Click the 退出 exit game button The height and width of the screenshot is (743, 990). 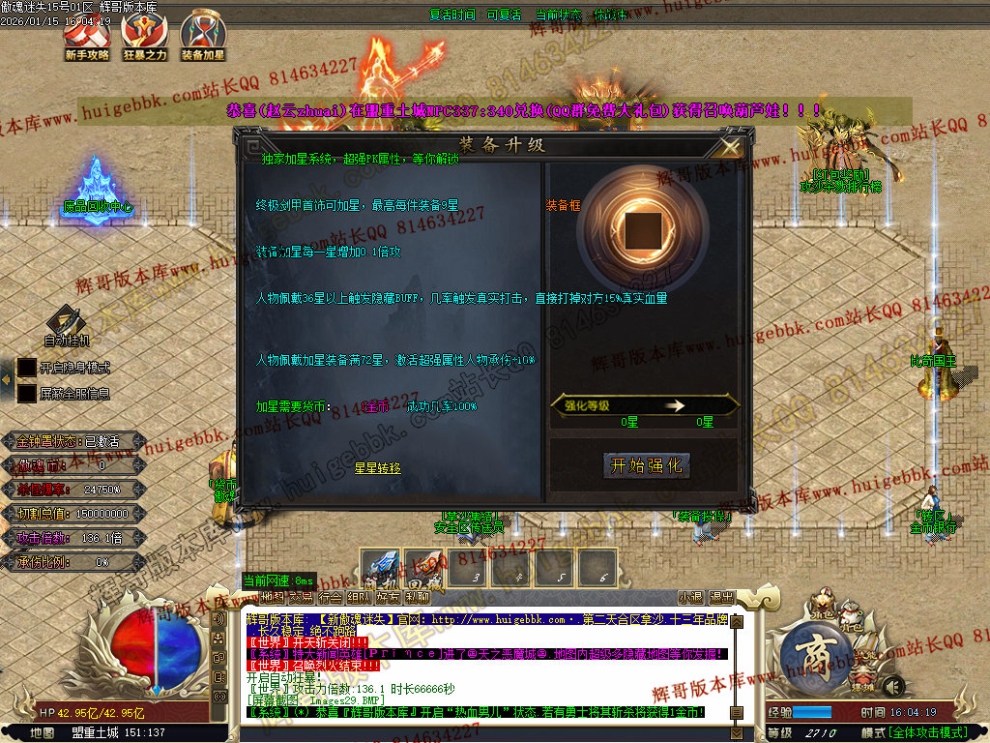tap(720, 597)
